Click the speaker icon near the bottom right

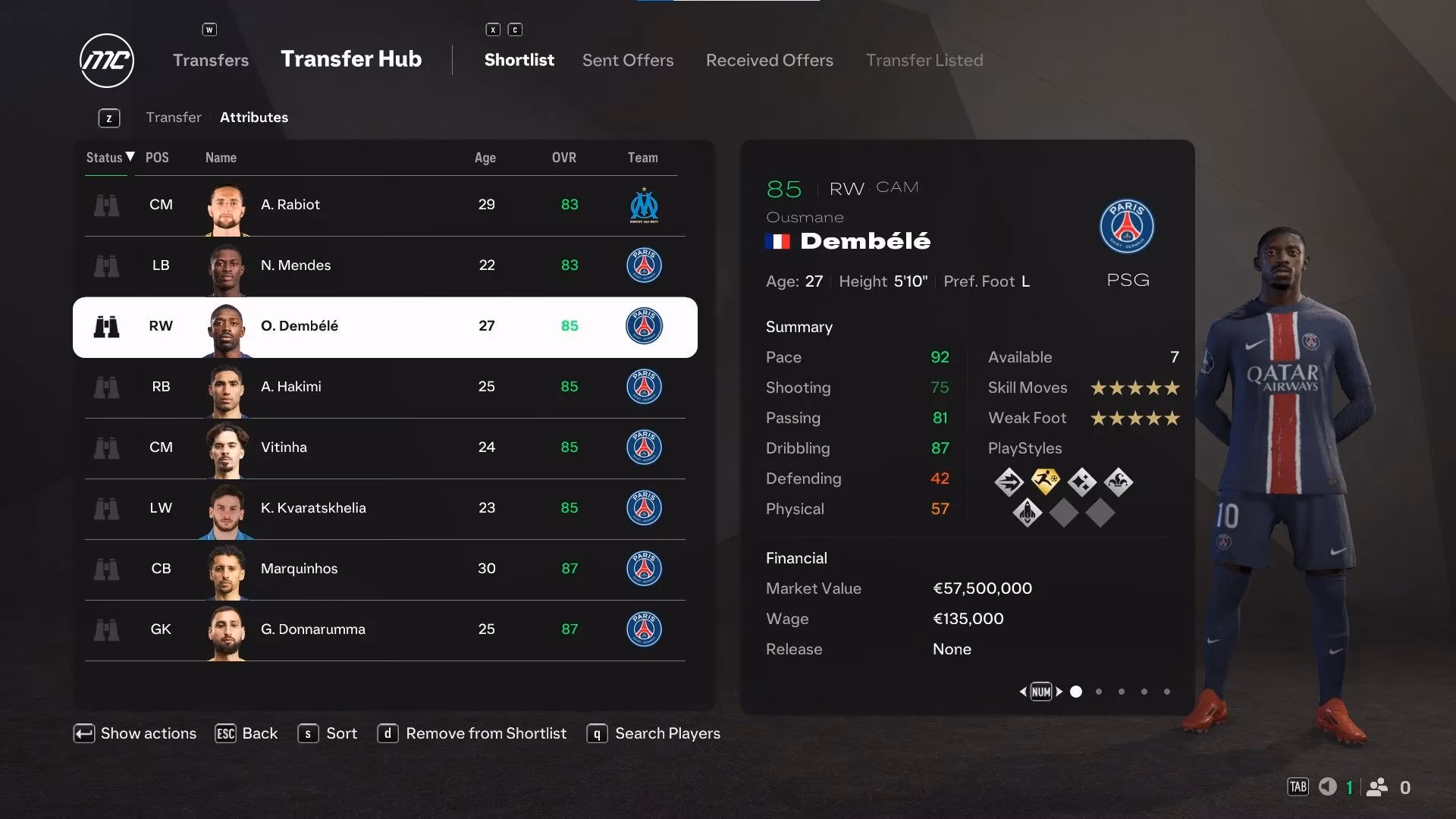coord(1327,787)
